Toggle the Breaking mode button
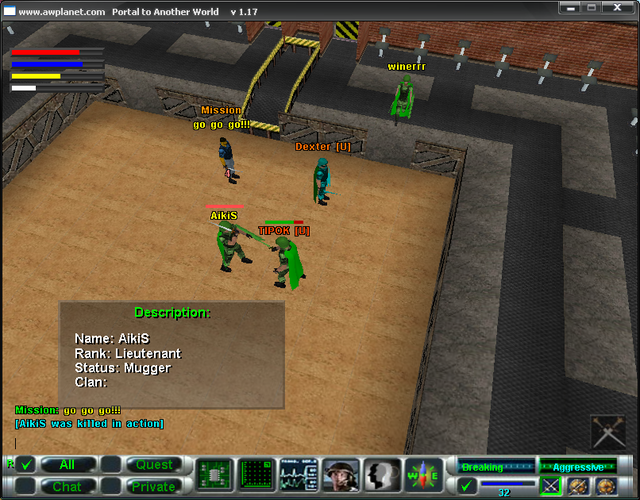Viewport: 640px width, 500px height. pyautogui.click(x=494, y=467)
